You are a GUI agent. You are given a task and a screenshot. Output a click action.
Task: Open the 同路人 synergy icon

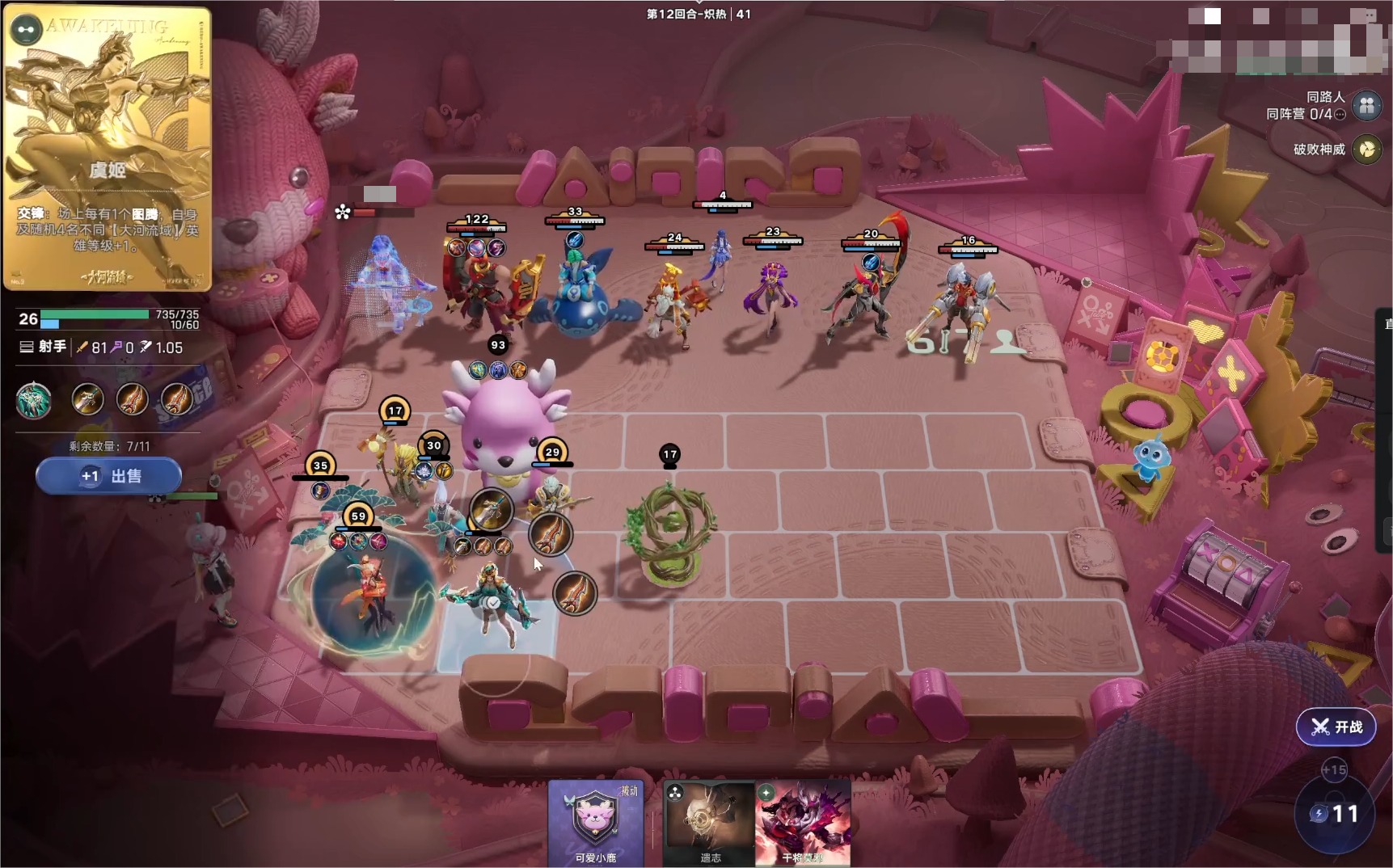[1367, 105]
